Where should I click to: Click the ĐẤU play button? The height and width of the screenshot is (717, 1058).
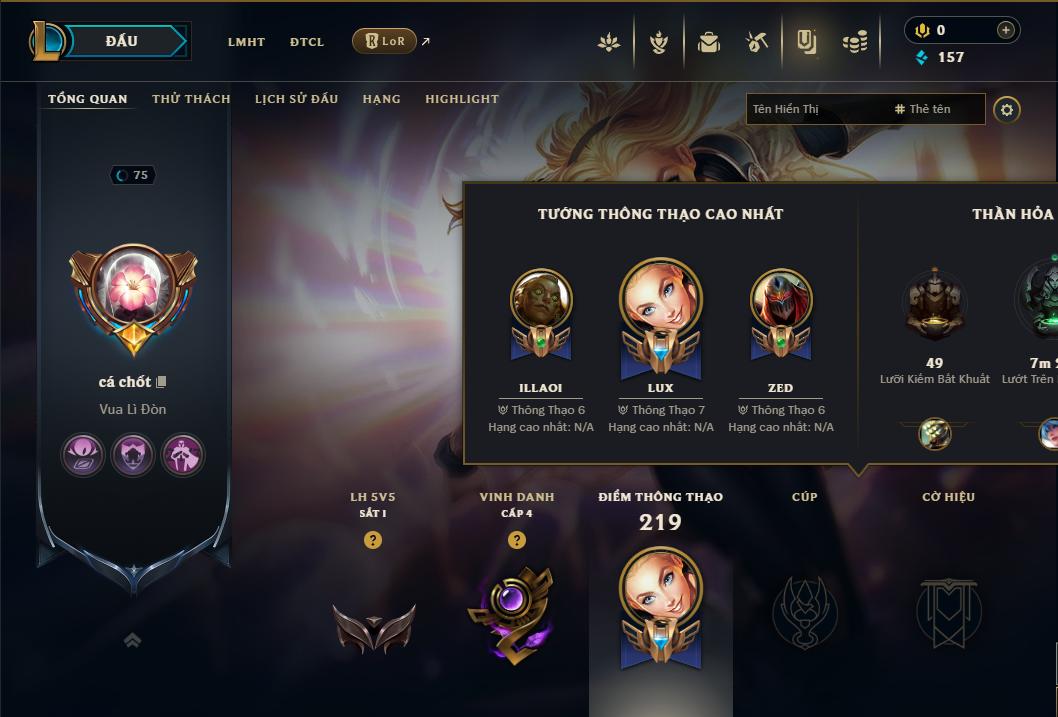coord(122,41)
